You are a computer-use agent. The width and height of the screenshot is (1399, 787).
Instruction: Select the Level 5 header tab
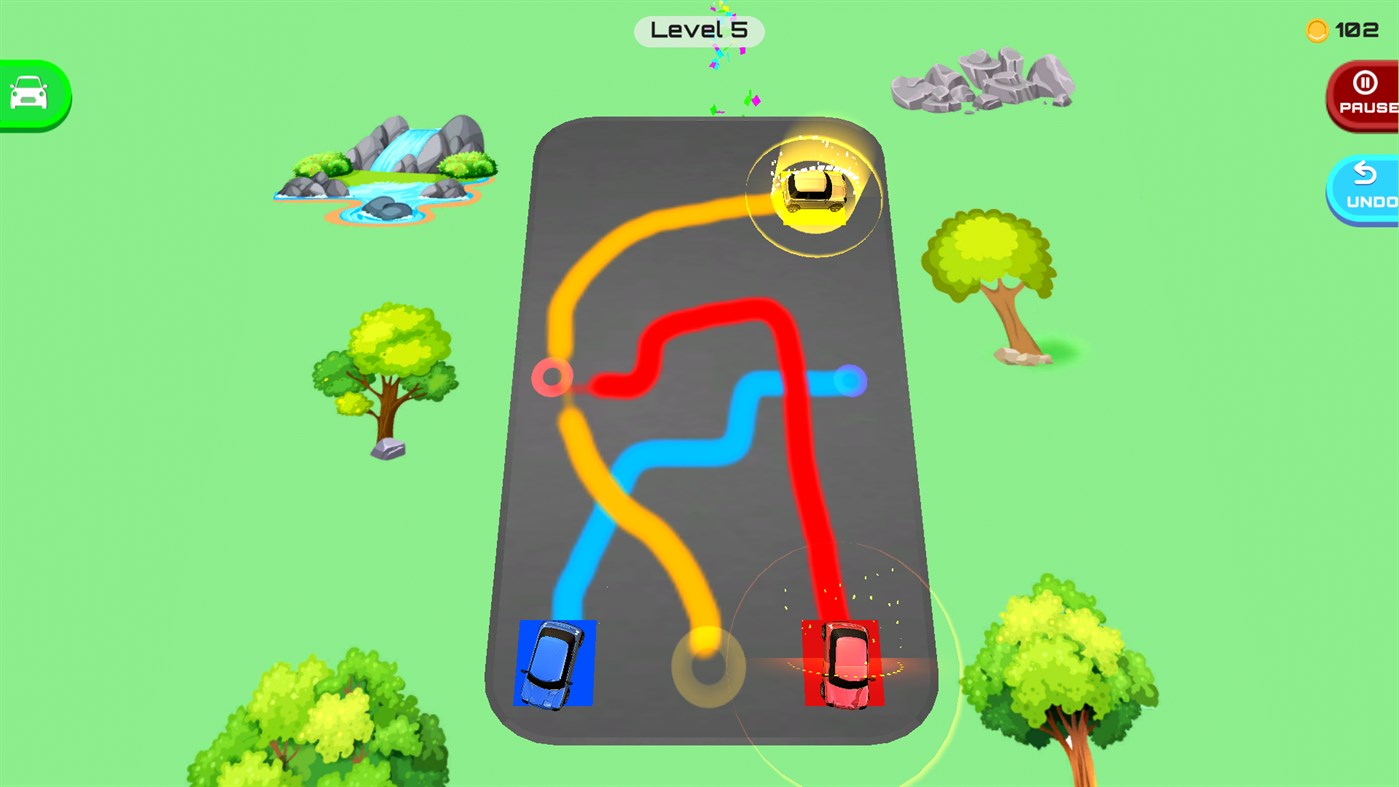(x=698, y=30)
